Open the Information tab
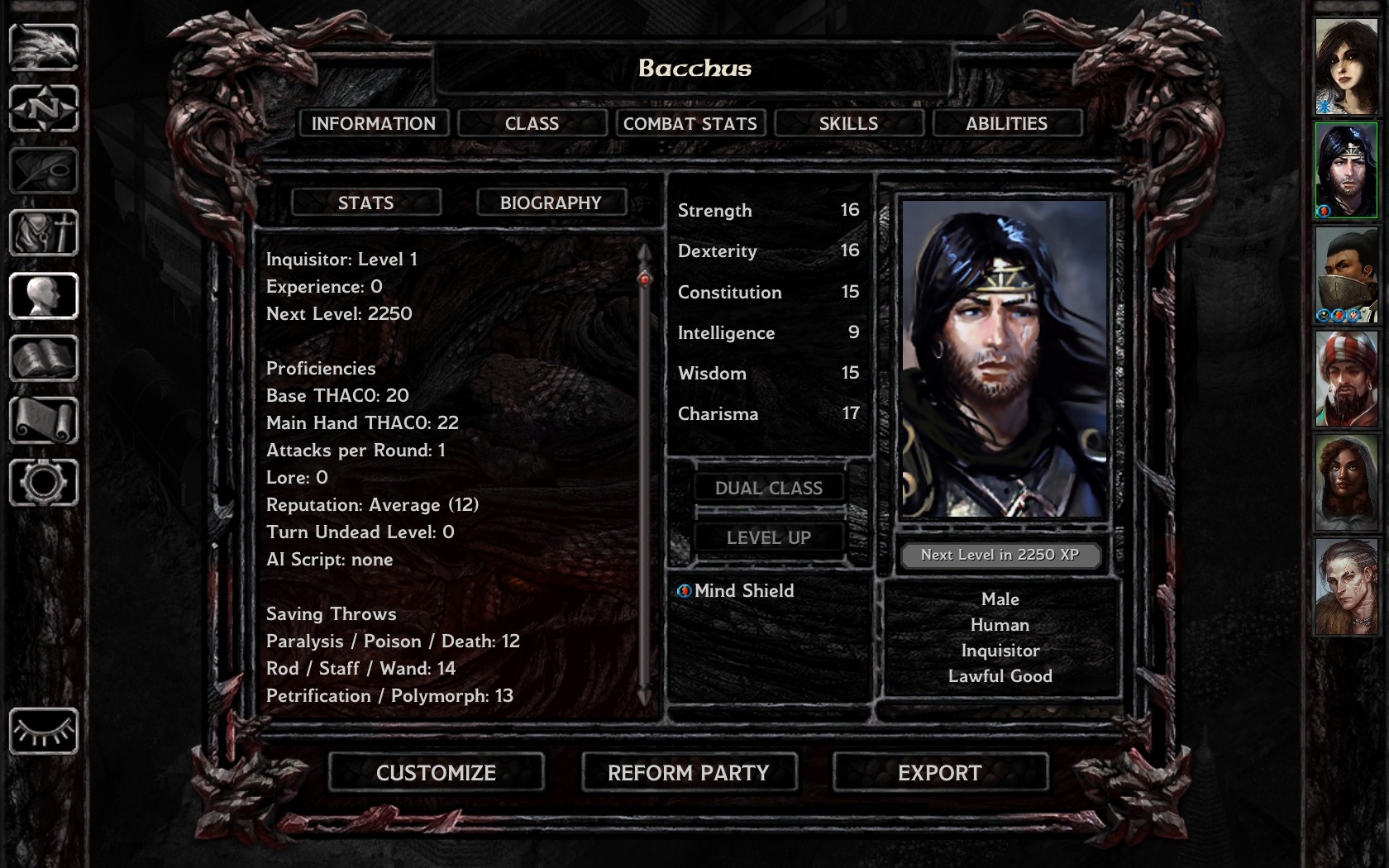Screen dimensions: 1389x868 tap(374, 123)
